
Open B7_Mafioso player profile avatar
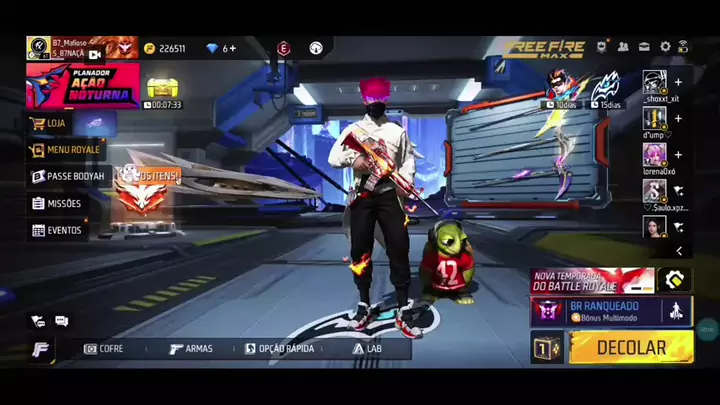click(38, 47)
